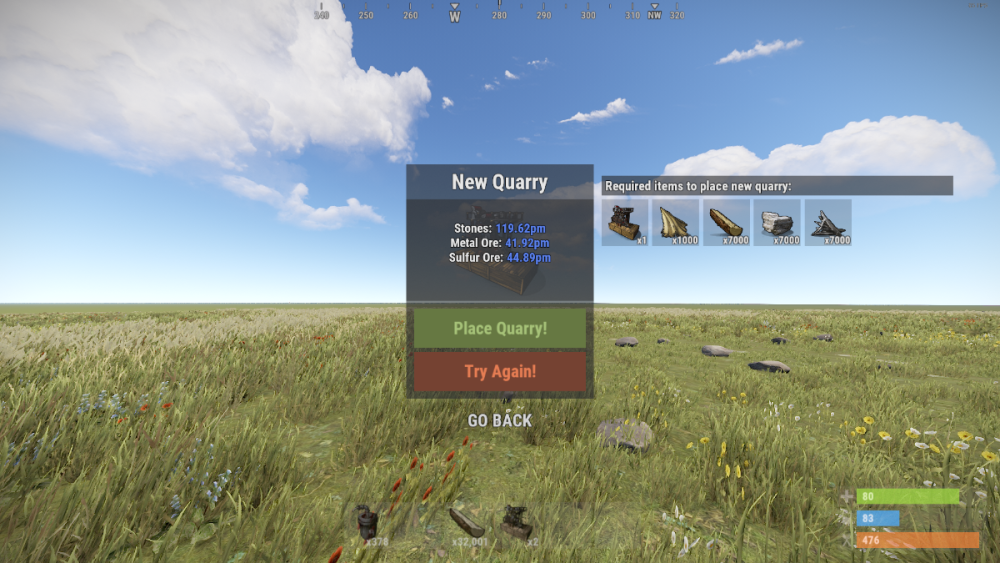Confirm with the Place Quarry! button
This screenshot has height=563, width=1000.
[500, 328]
